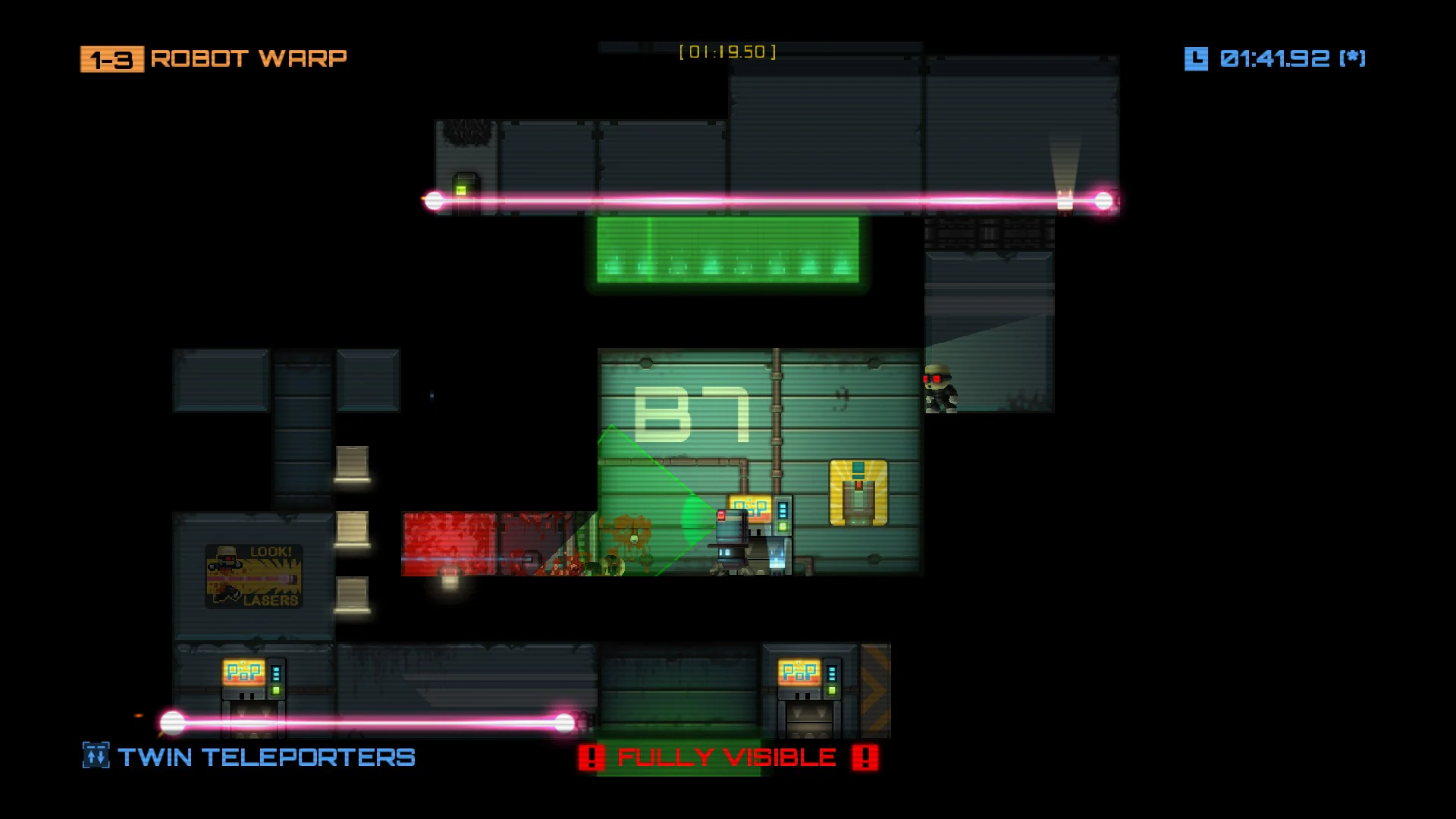Click the clock icon beside the best time
Viewport: 1456px width, 819px height.
coord(1196,58)
